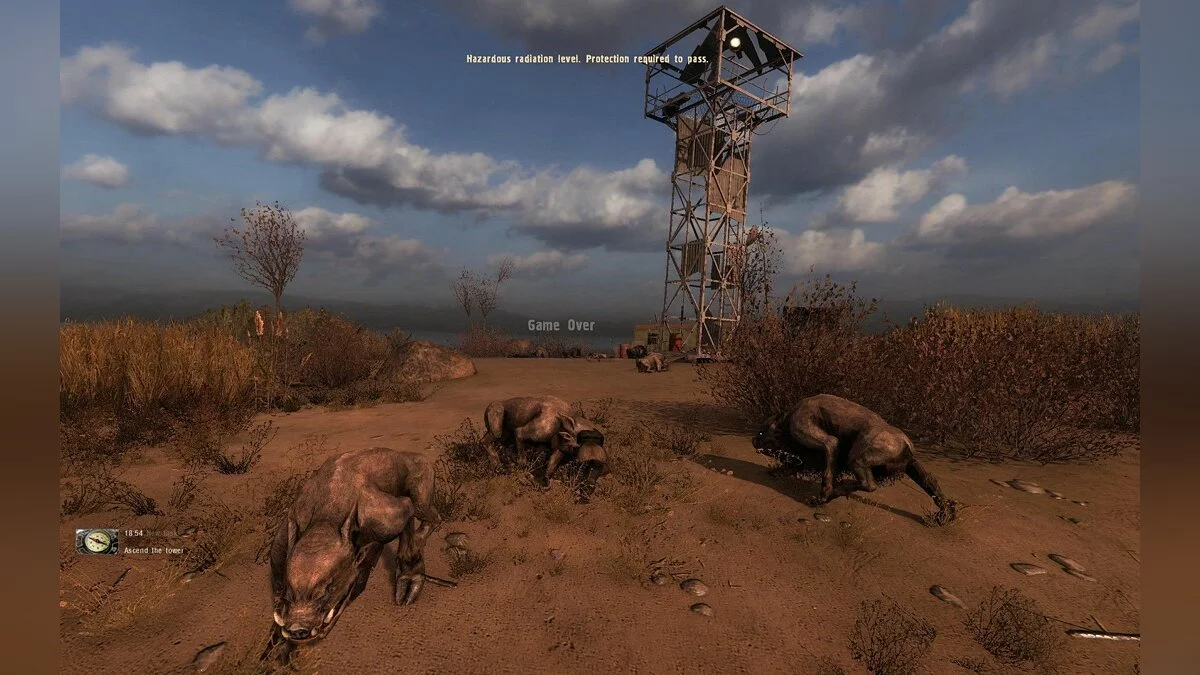This screenshot has width=1200, height=675.
Task: Select the "Ascend the tower" objective text
Action: click(154, 550)
